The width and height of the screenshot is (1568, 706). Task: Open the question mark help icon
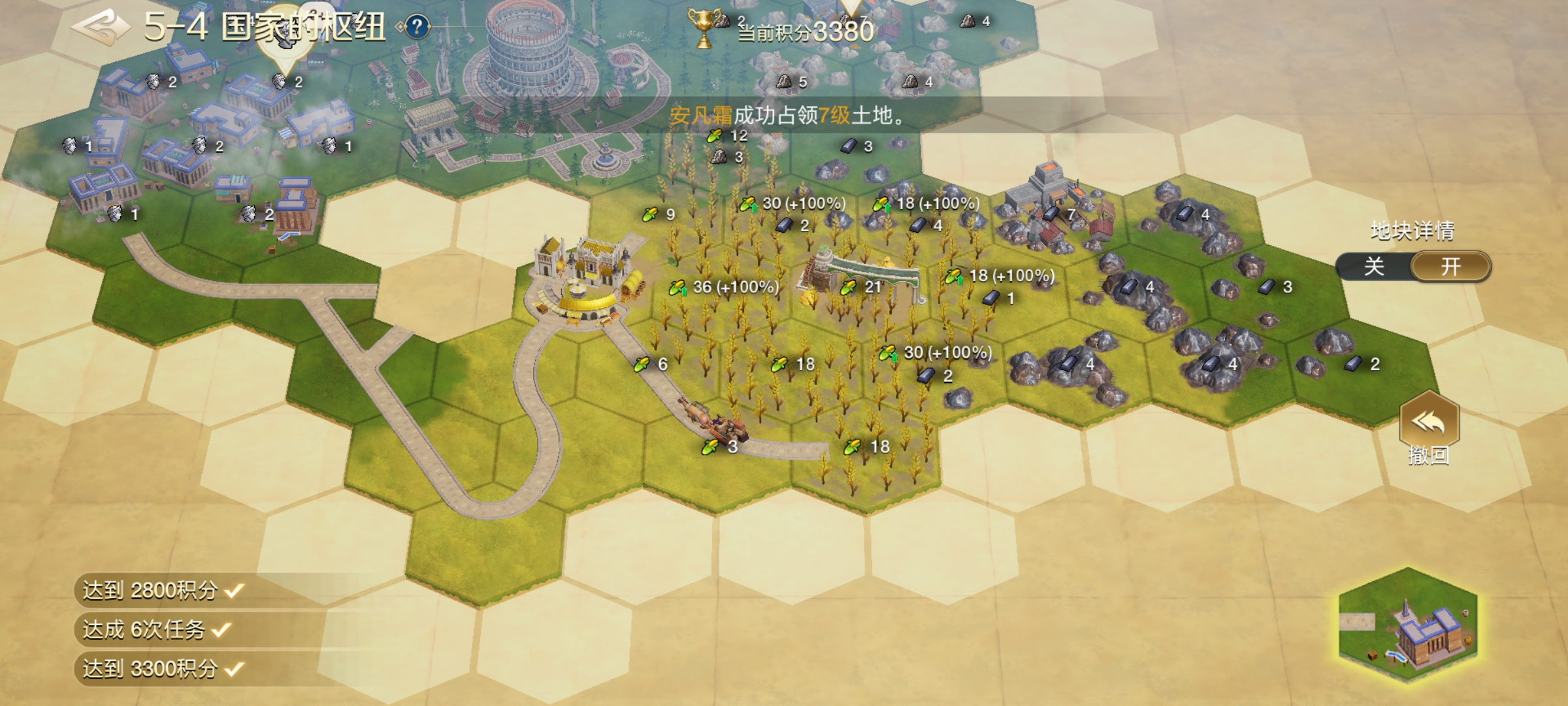pyautogui.click(x=417, y=27)
